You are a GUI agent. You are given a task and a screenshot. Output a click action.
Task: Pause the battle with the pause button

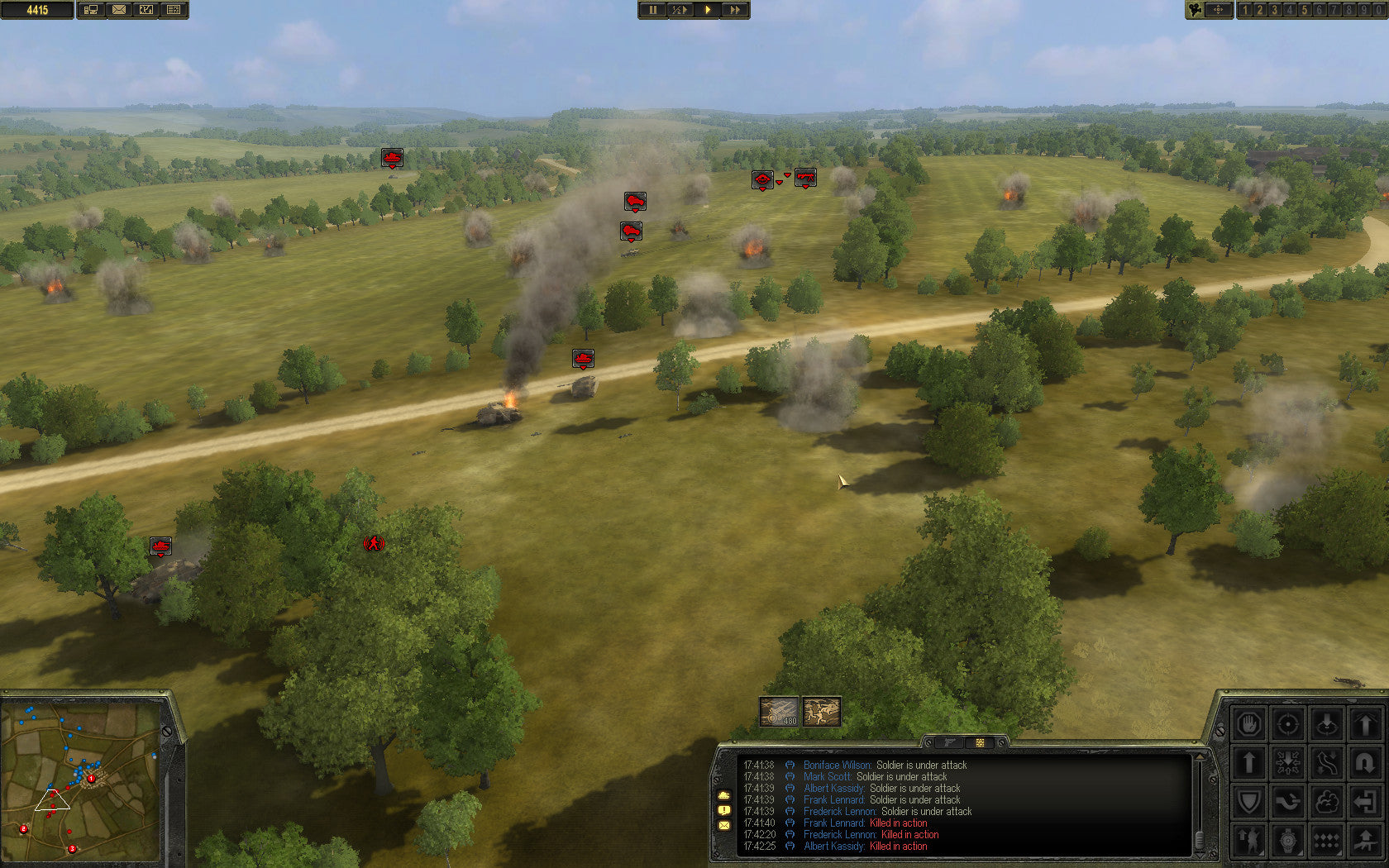tap(652, 10)
